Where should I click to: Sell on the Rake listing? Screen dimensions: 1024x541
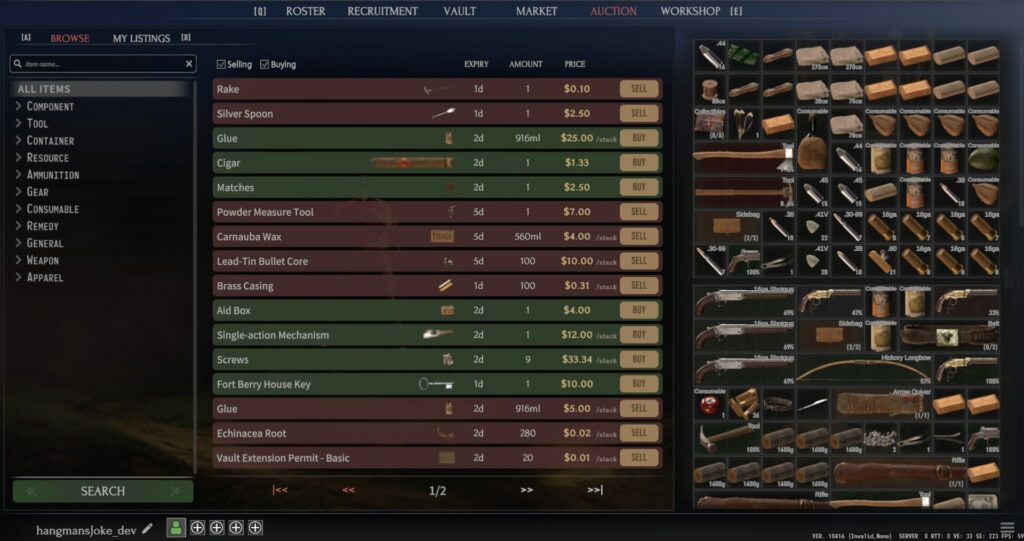[x=639, y=89]
